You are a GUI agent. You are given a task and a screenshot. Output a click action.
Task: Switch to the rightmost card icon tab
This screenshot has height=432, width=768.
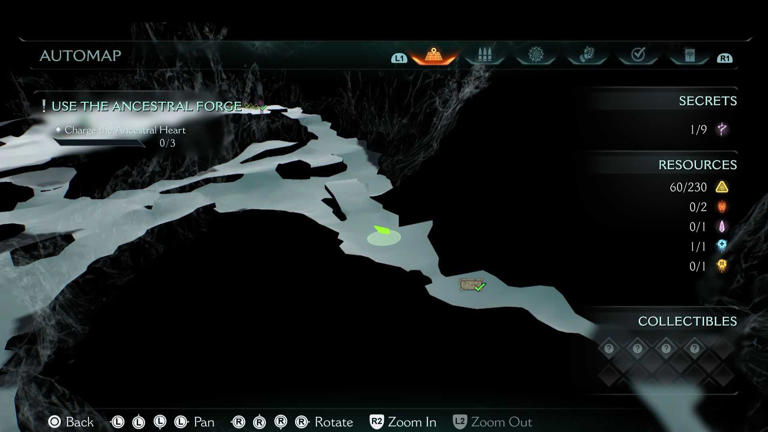[689, 56]
